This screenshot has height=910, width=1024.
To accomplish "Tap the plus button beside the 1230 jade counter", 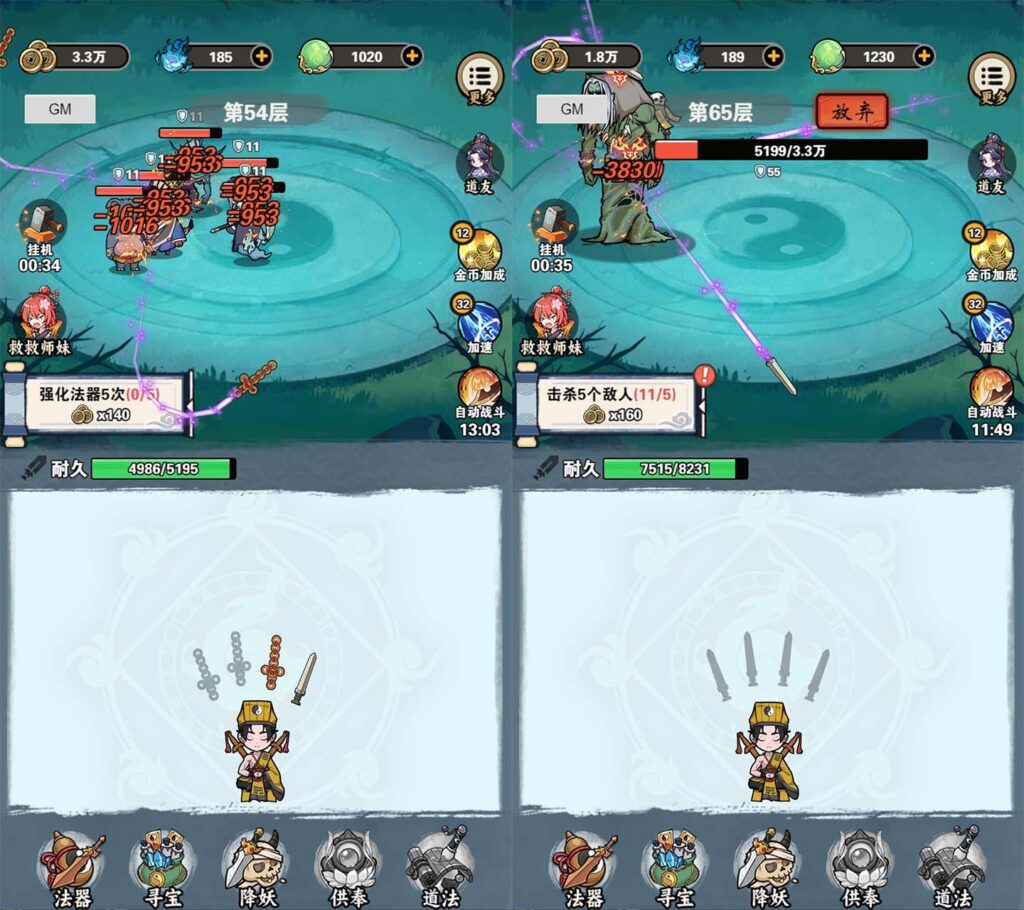I will pos(924,56).
